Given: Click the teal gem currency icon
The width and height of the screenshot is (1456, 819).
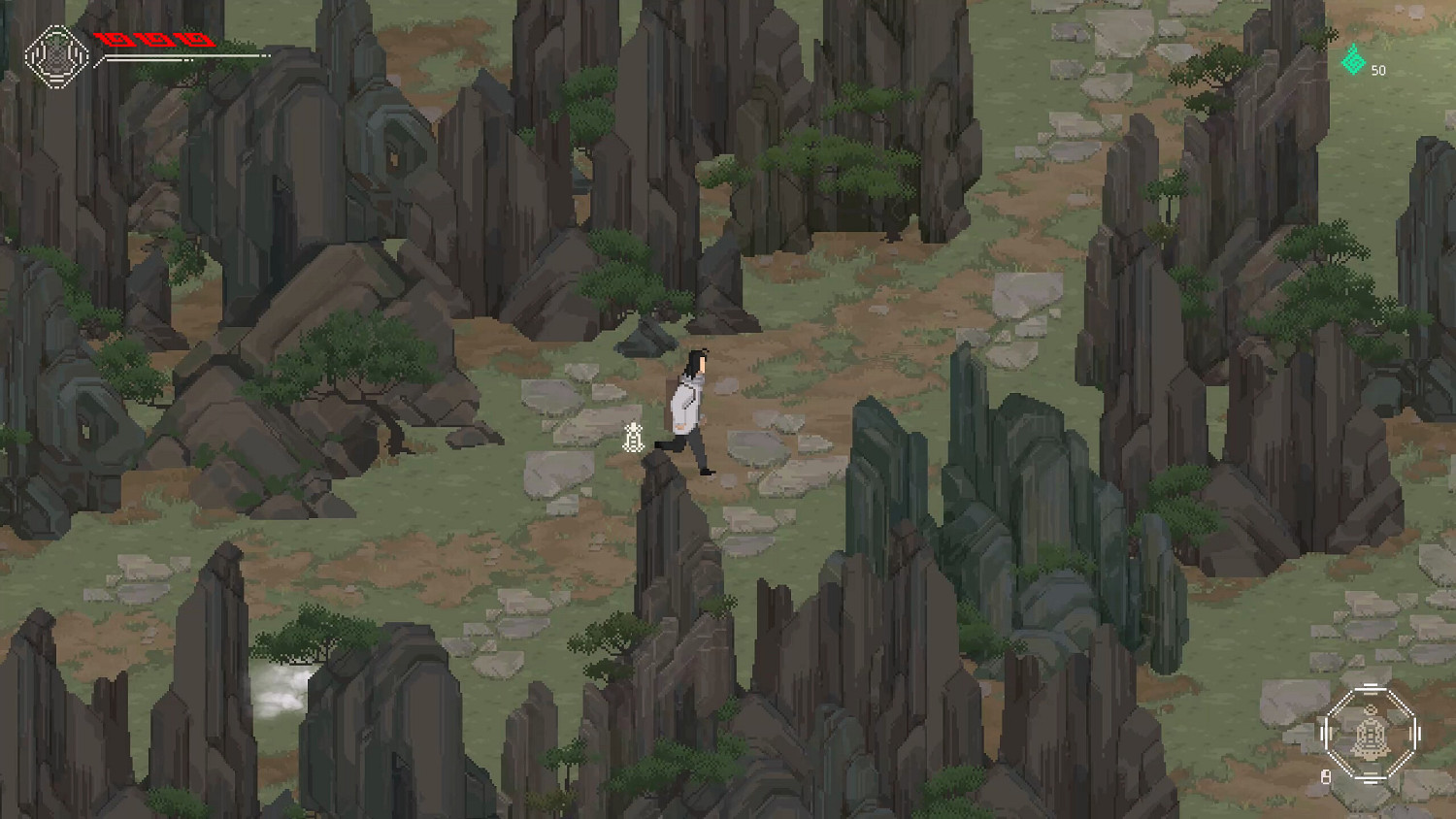Looking at the screenshot, I should pyautogui.click(x=1353, y=62).
